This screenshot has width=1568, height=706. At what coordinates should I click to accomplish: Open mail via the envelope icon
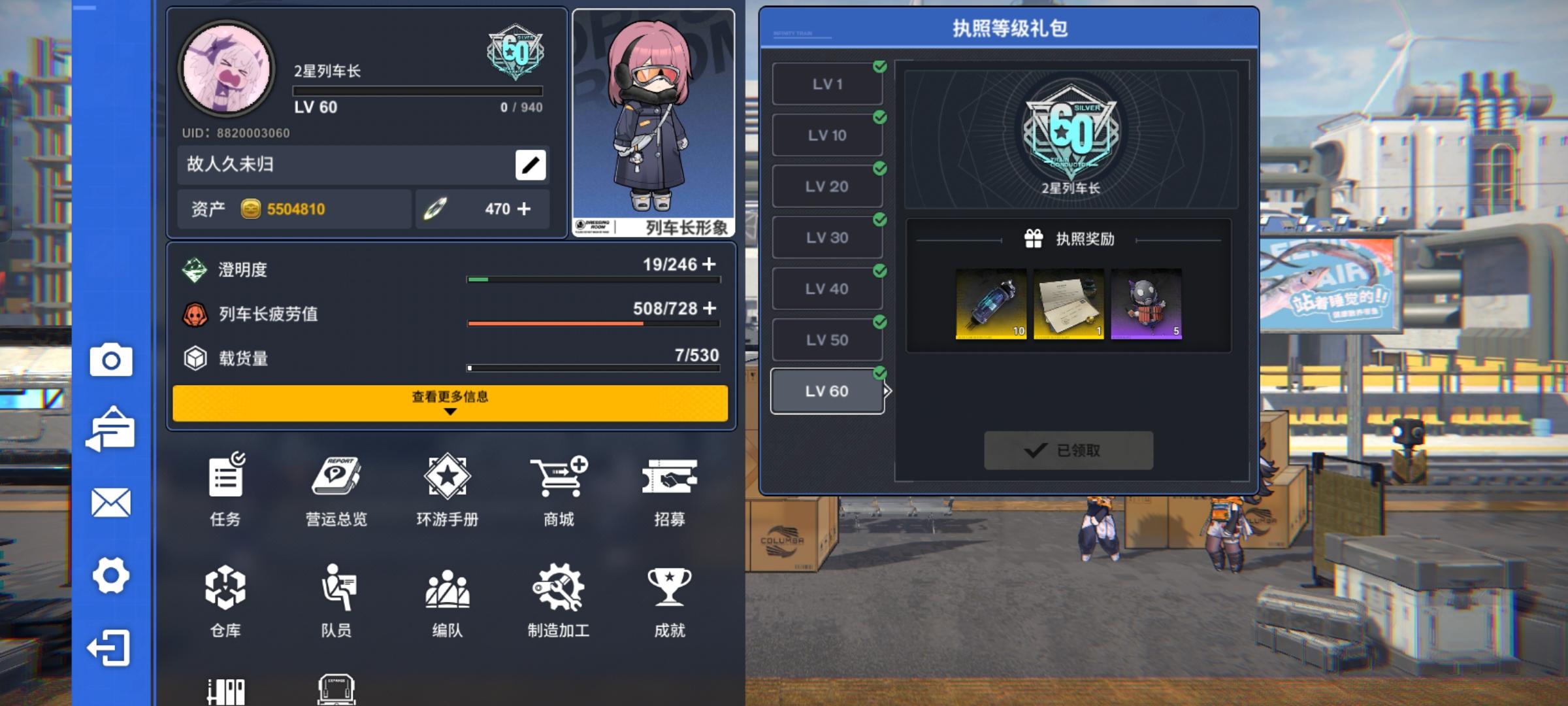[x=110, y=503]
